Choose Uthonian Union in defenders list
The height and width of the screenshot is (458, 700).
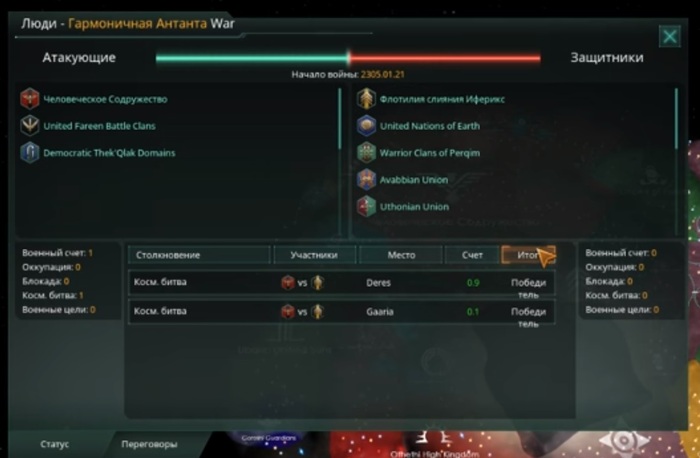pyautogui.click(x=414, y=207)
